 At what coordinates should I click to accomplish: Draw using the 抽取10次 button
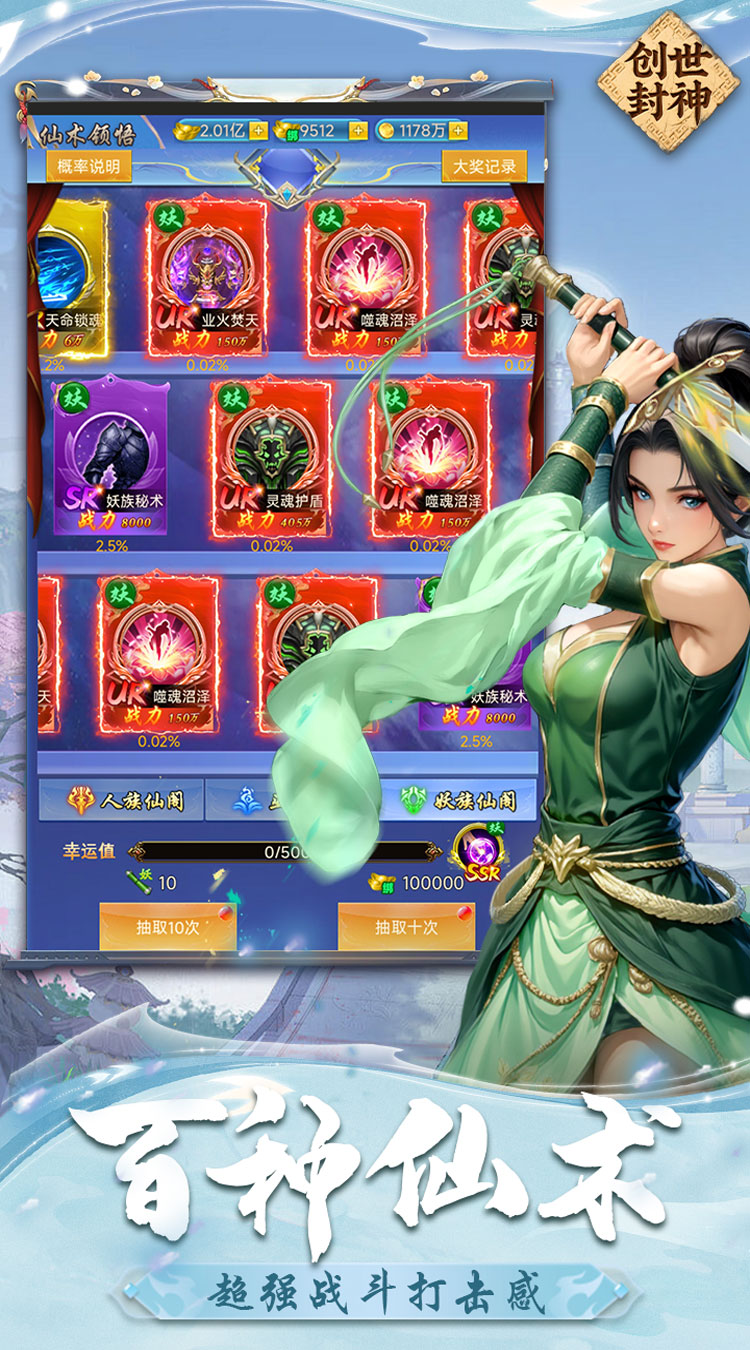pyautogui.click(x=167, y=927)
